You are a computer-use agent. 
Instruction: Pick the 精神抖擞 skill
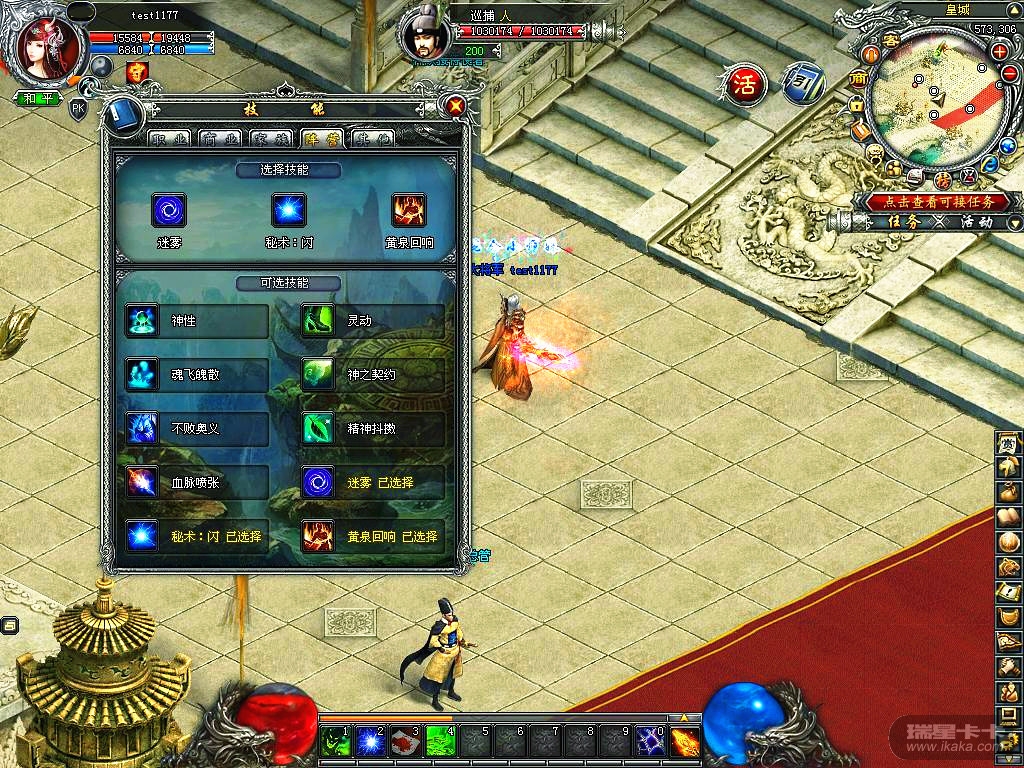[x=373, y=429]
